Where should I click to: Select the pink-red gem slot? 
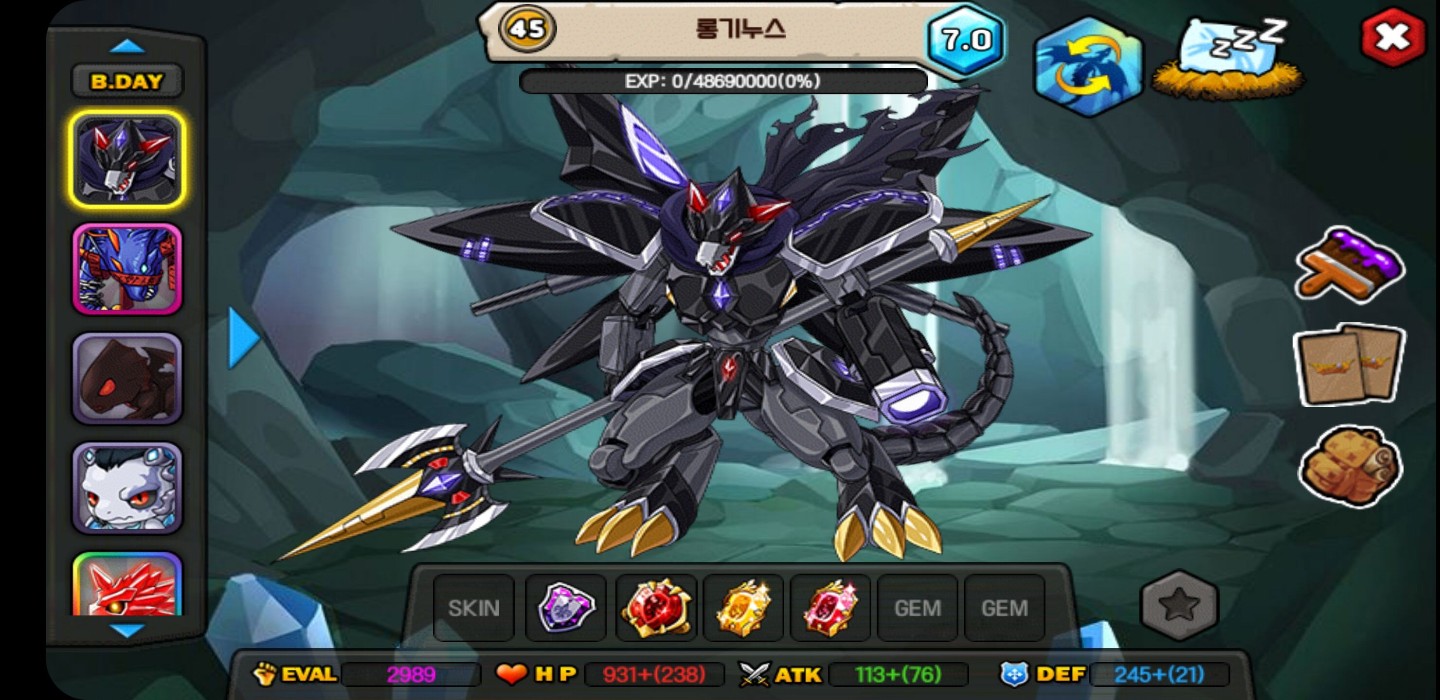(x=830, y=607)
